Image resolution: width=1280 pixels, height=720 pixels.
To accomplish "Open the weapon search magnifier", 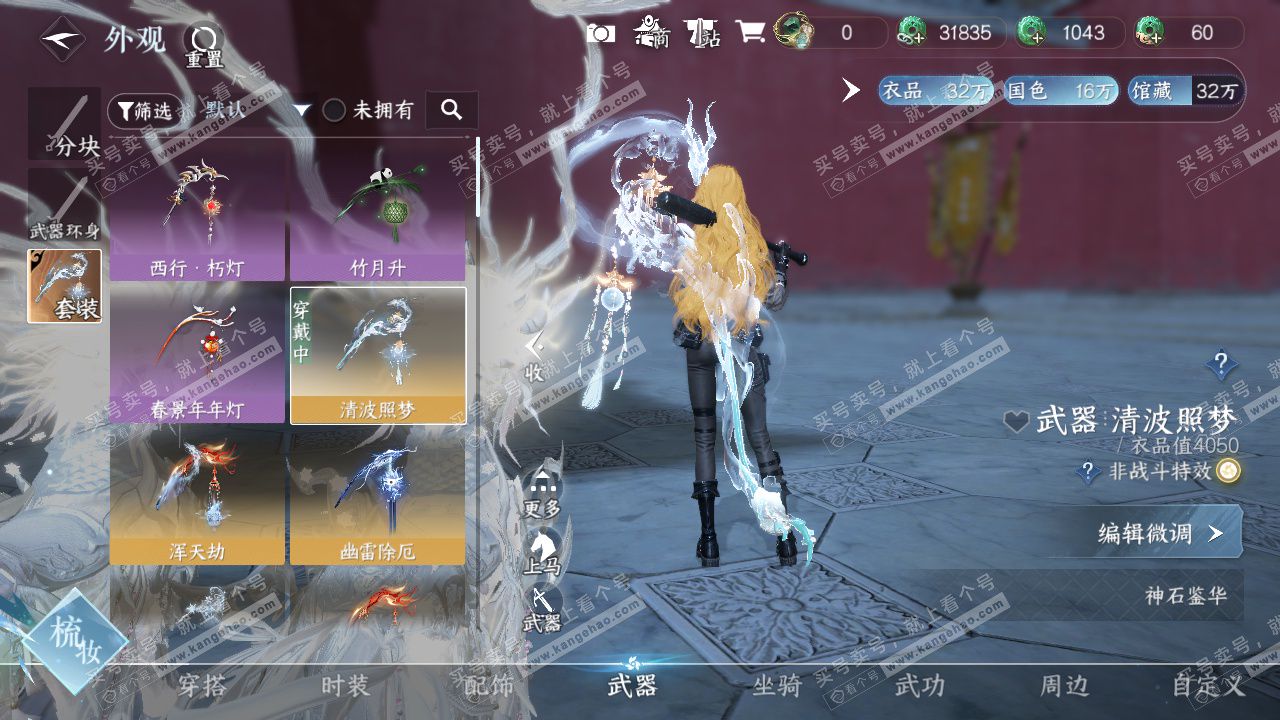I will [x=451, y=110].
